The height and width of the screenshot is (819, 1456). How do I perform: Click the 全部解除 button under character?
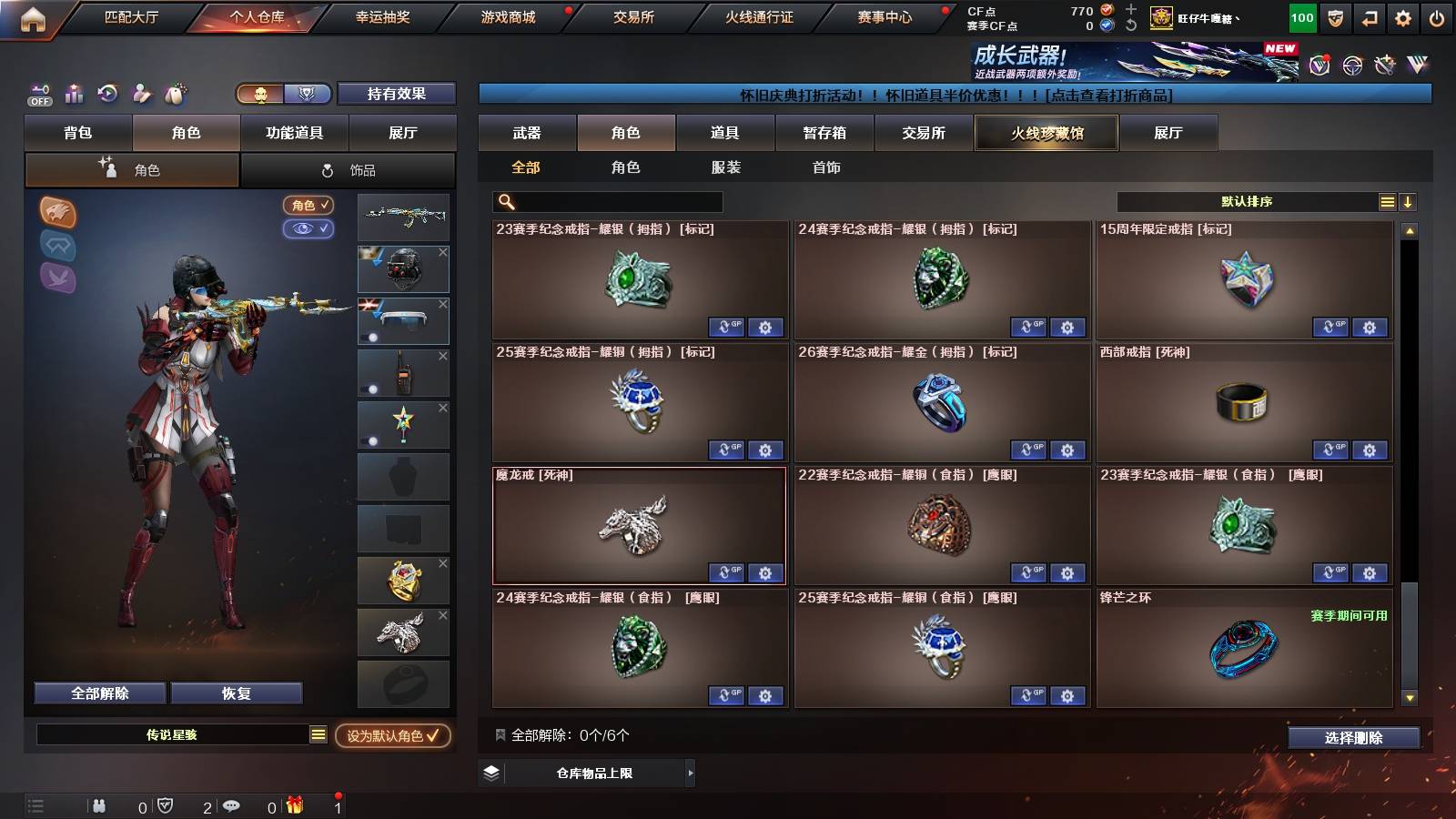click(98, 693)
